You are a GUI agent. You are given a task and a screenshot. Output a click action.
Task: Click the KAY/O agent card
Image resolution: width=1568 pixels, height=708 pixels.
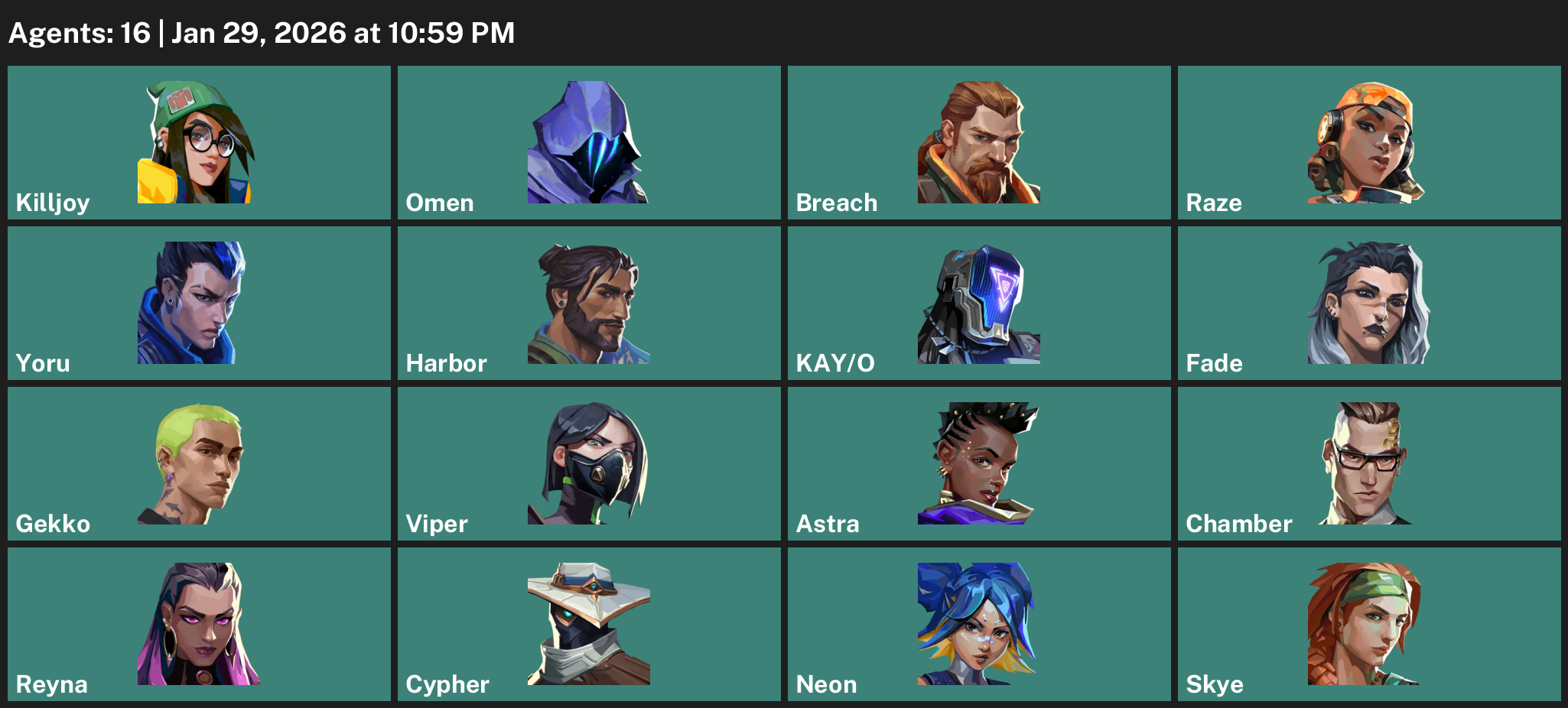point(979,303)
